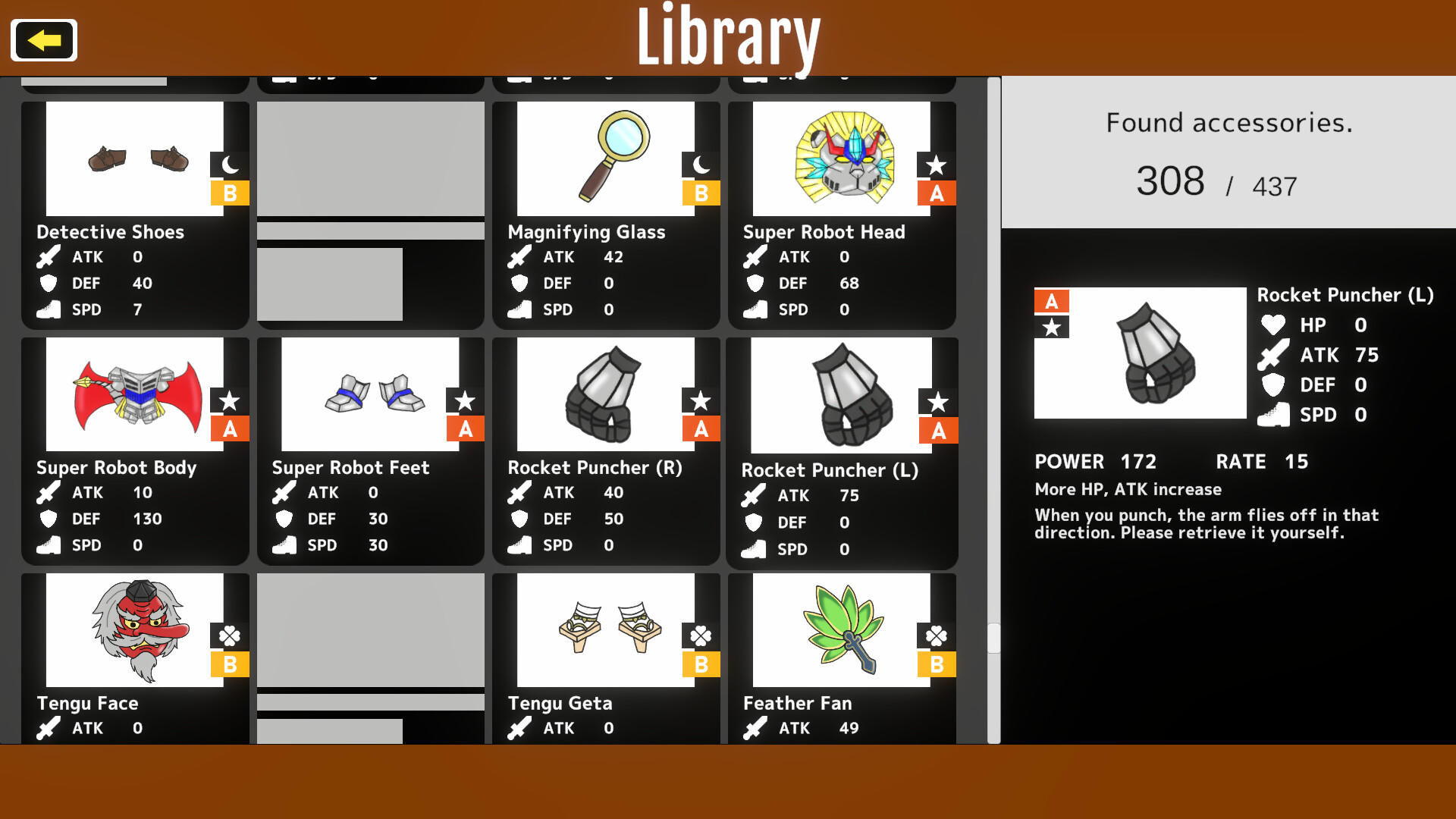This screenshot has height=819, width=1456.
Task: Select the Detective Shoes item
Action: tap(135, 158)
